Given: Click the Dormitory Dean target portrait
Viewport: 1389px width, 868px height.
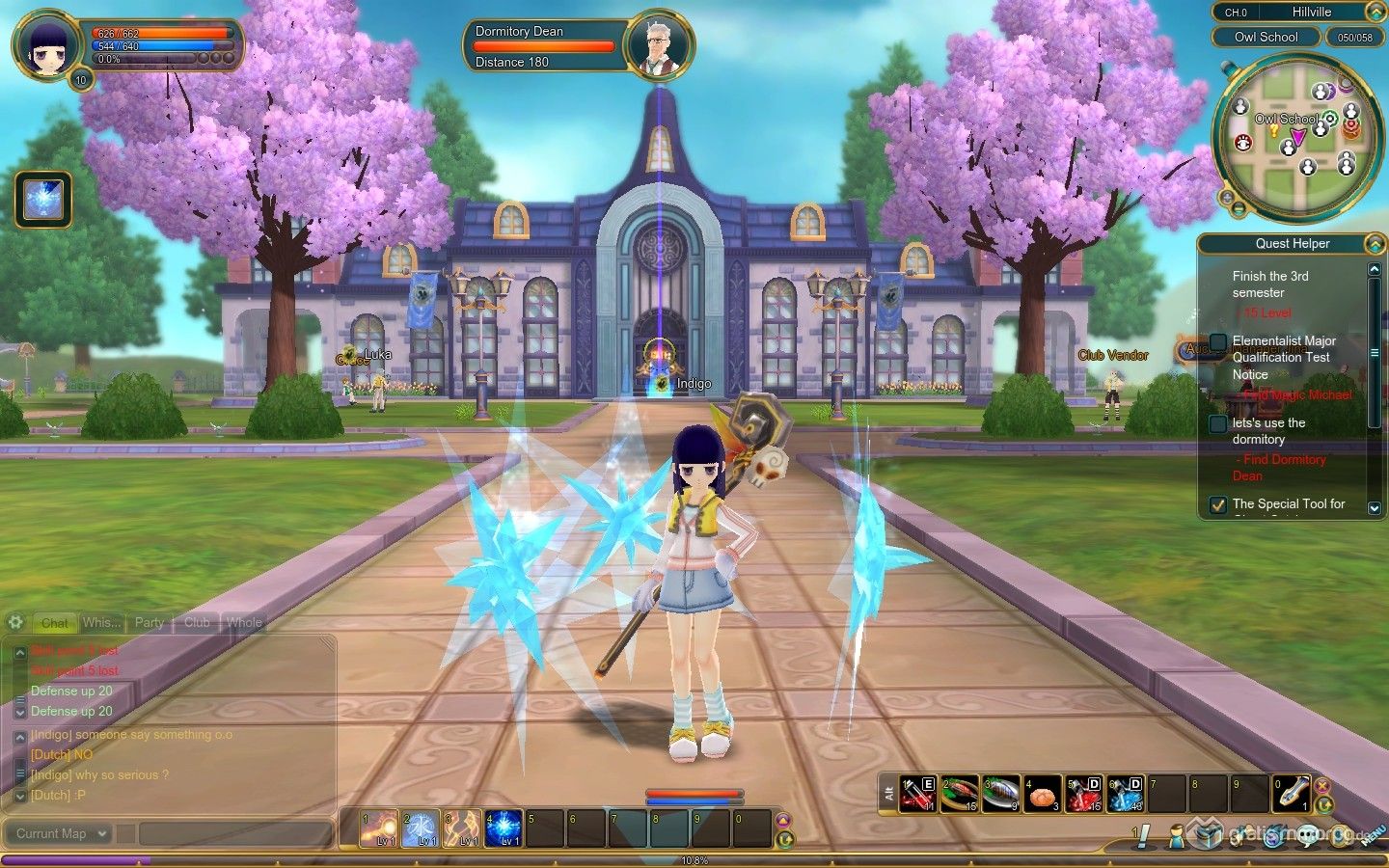Looking at the screenshot, I should [659, 45].
